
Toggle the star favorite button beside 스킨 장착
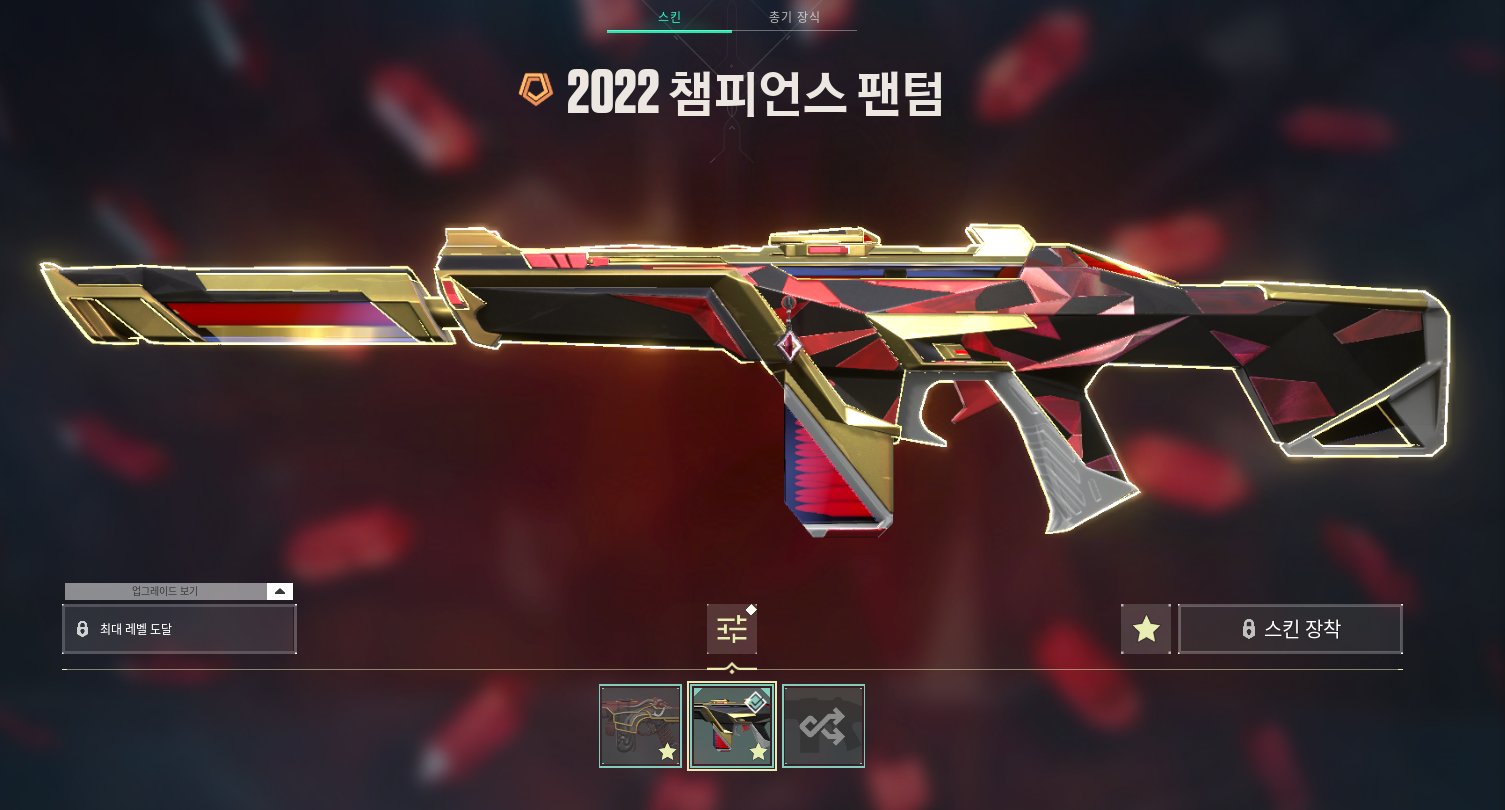tap(1146, 629)
